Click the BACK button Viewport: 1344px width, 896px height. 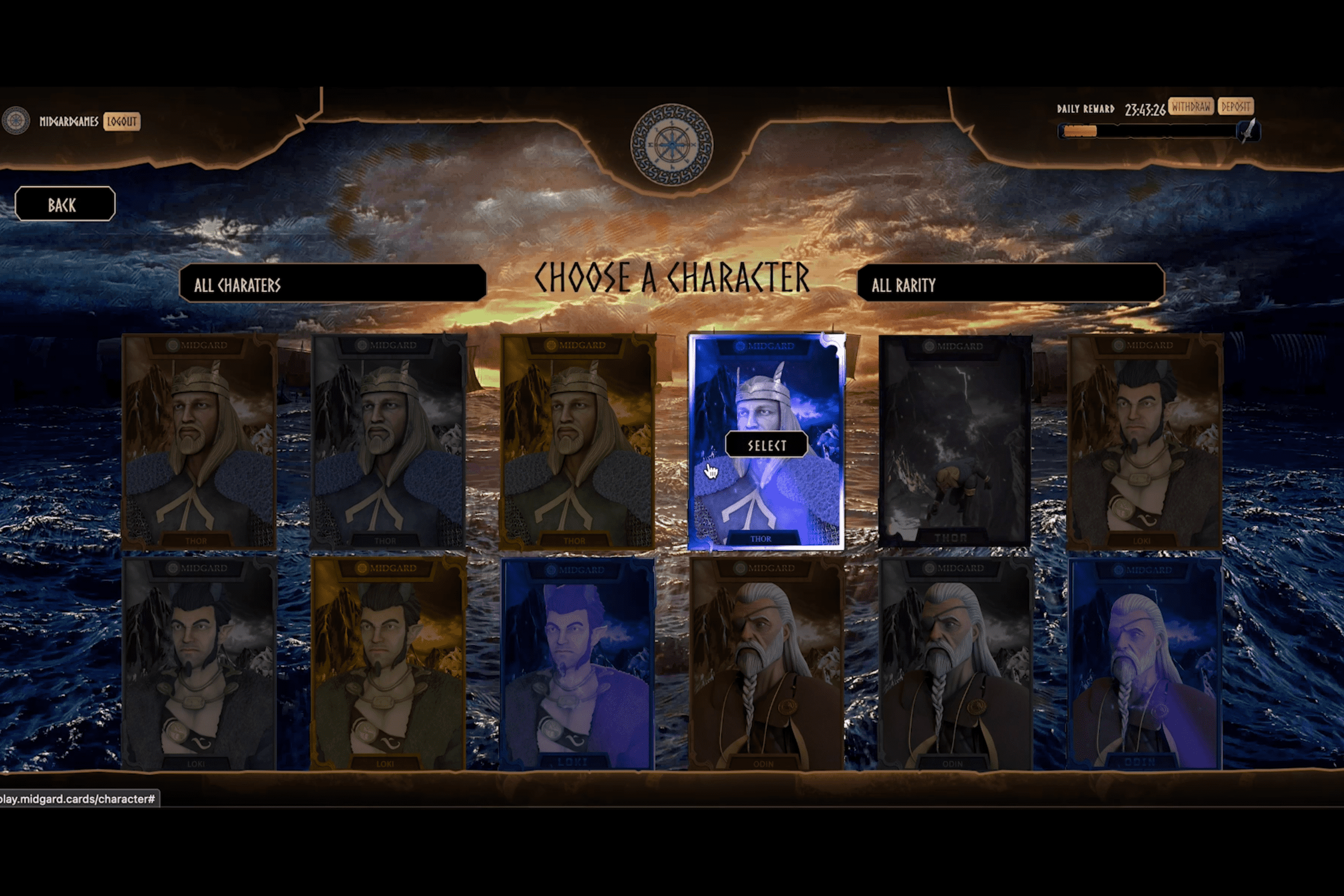click(65, 205)
